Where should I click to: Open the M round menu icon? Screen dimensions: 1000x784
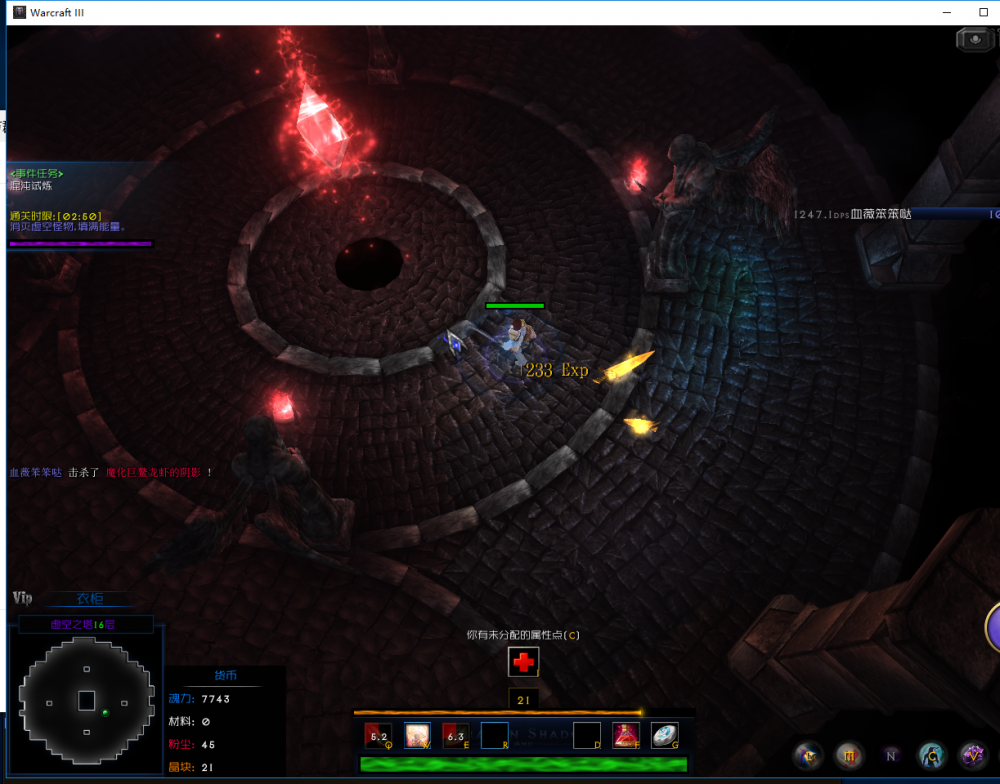[849, 755]
